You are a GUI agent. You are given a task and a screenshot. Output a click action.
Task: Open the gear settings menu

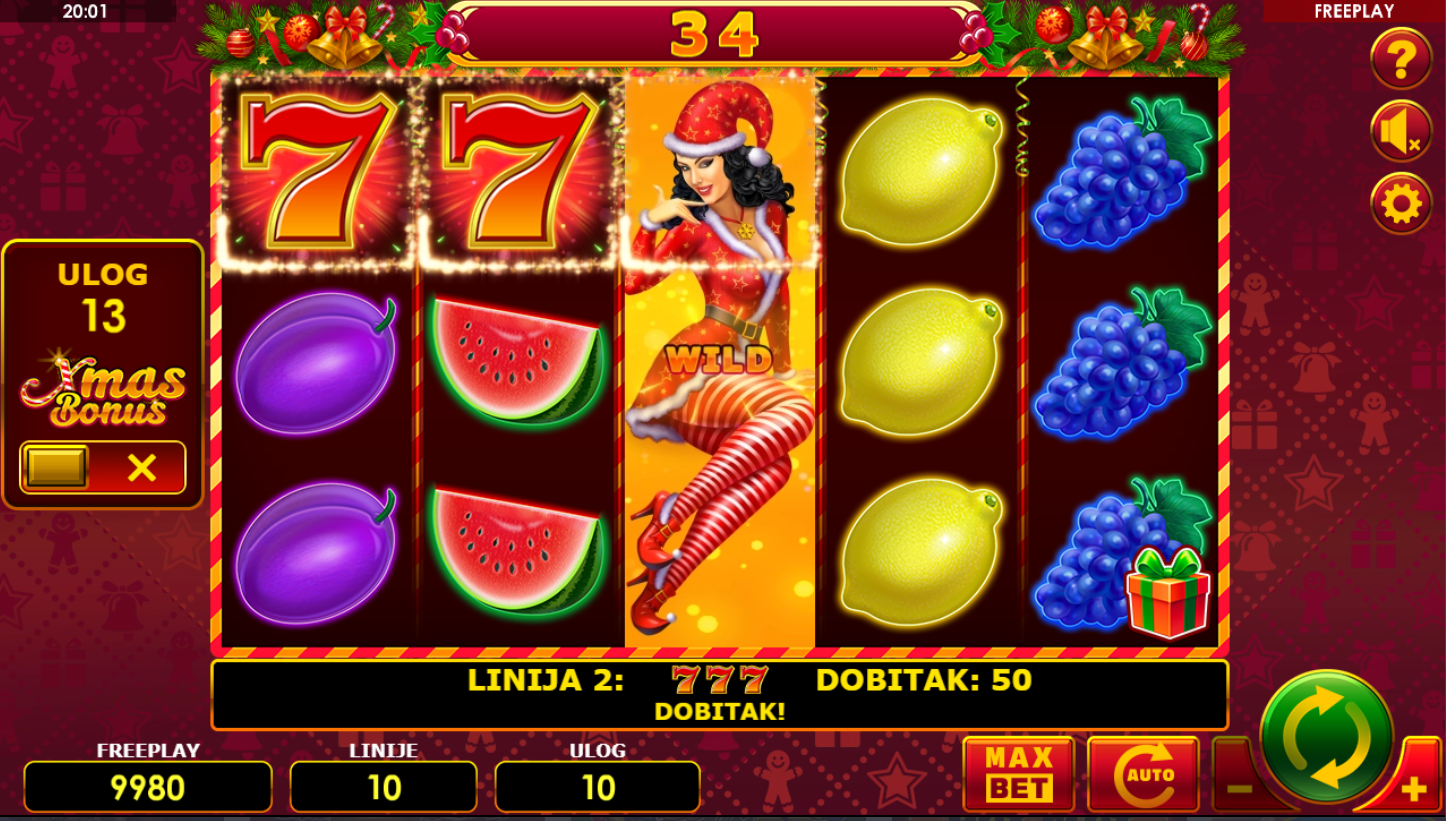[1400, 204]
